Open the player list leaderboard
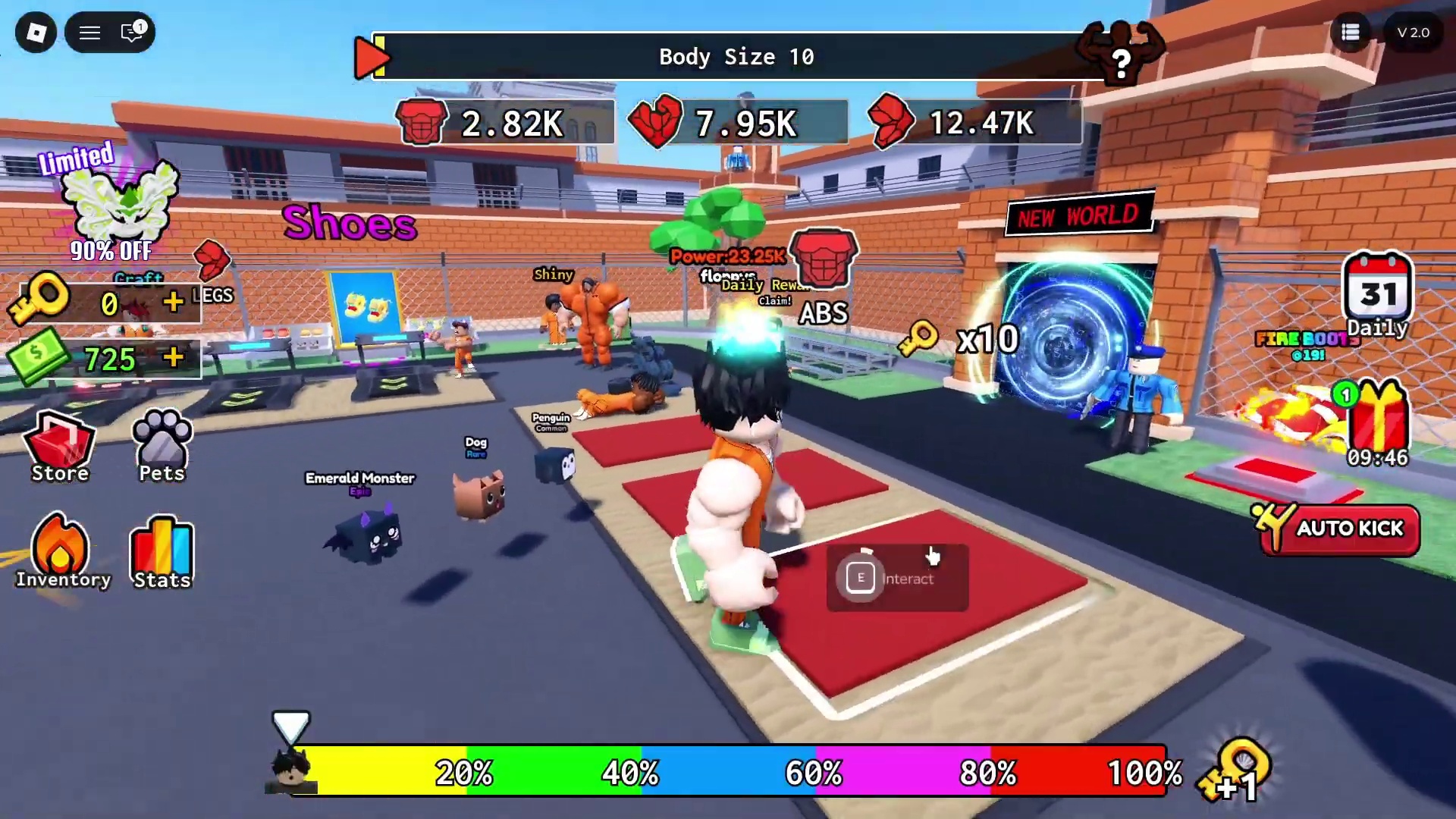The height and width of the screenshot is (819, 1456). point(1350,33)
